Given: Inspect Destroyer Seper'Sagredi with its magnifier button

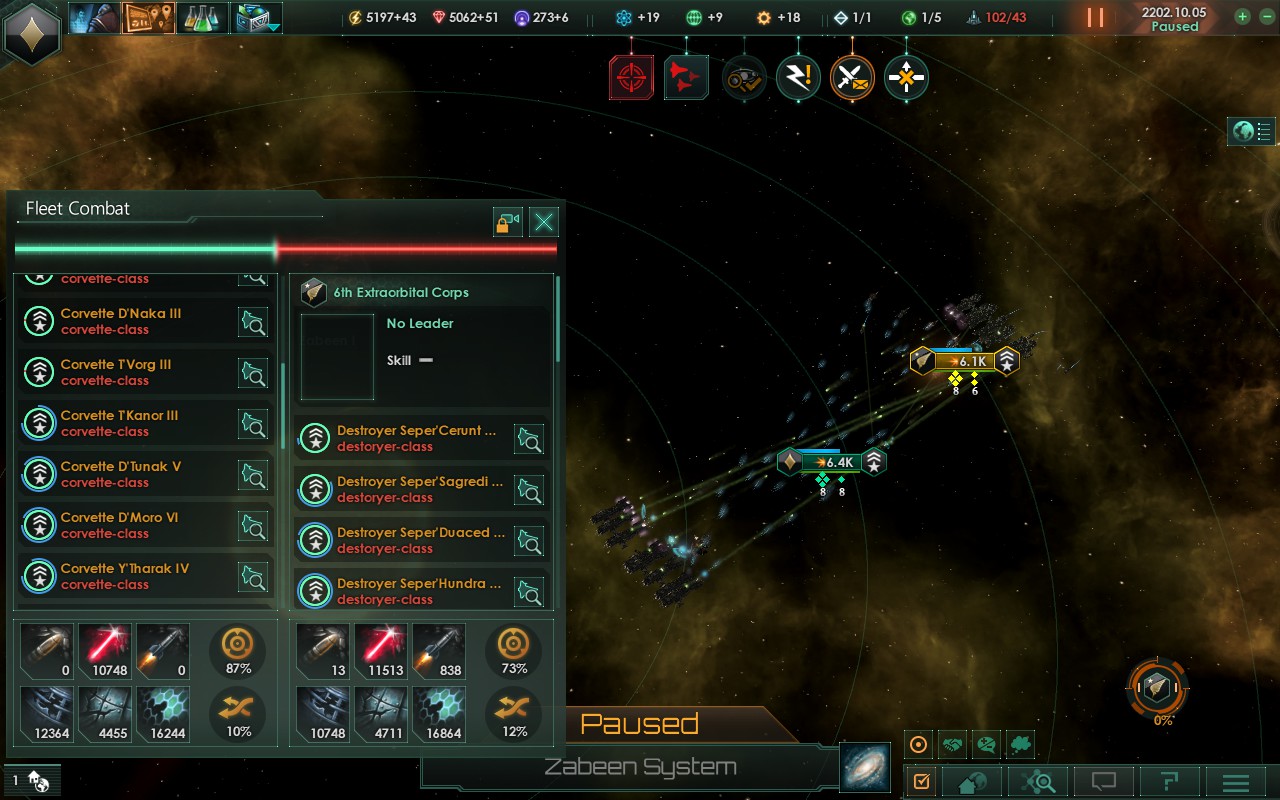Looking at the screenshot, I should click(x=528, y=489).
